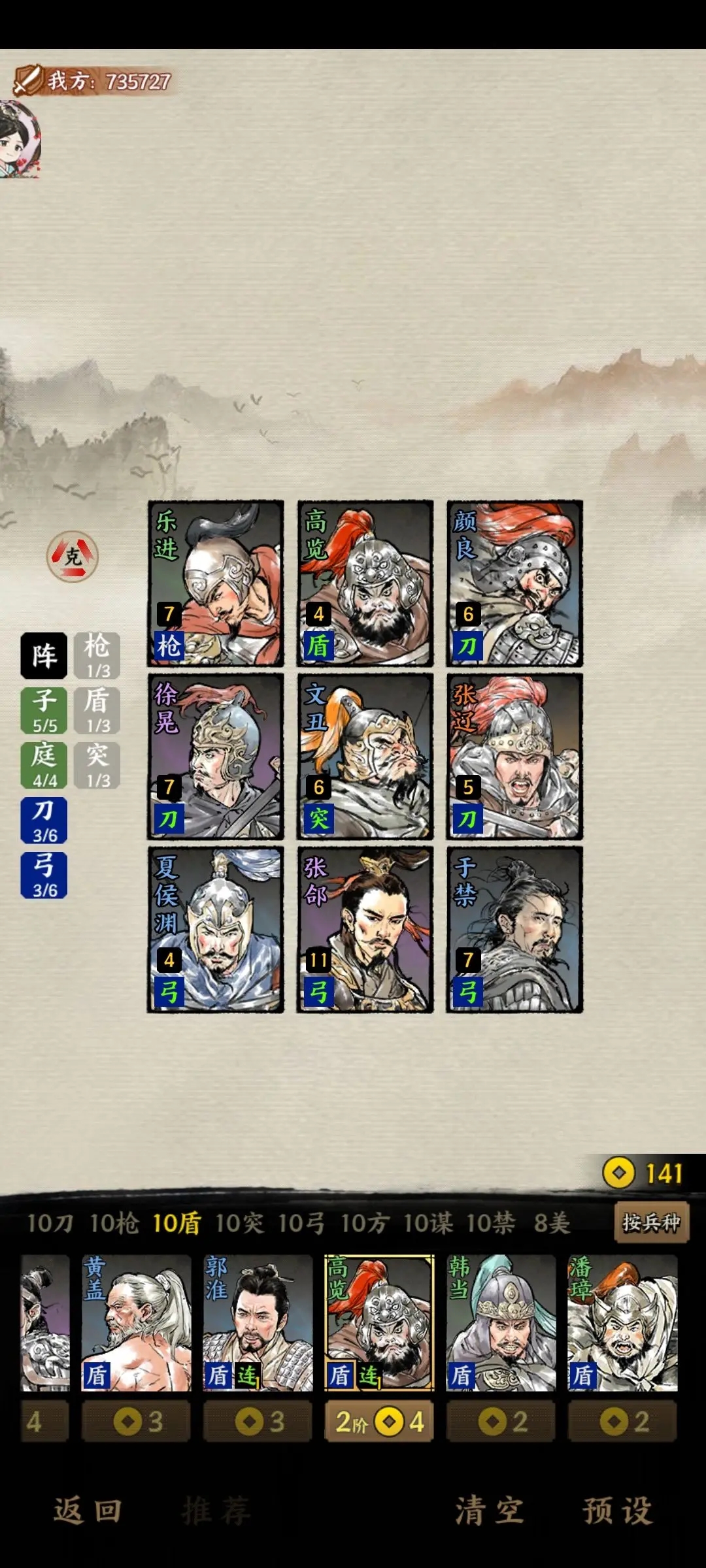Select the 张辽 general card
Image resolution: width=706 pixels, height=1568 pixels.
coord(514,757)
